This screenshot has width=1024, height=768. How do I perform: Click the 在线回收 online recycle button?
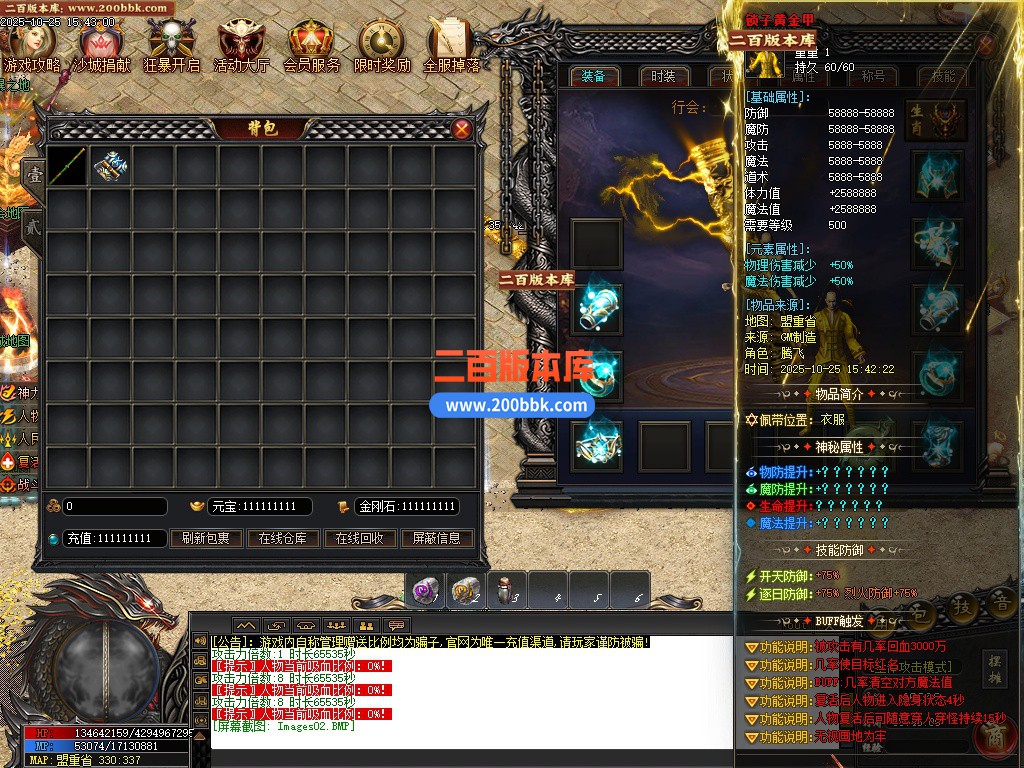click(360, 538)
